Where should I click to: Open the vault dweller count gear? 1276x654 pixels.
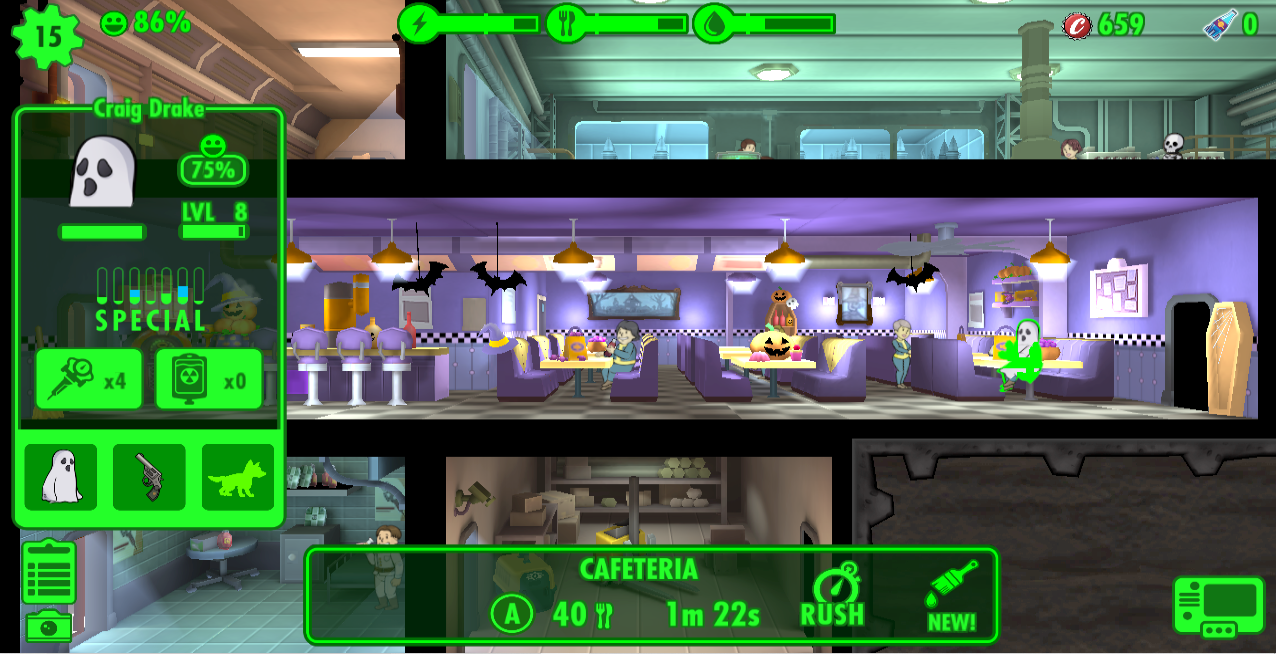46,36
